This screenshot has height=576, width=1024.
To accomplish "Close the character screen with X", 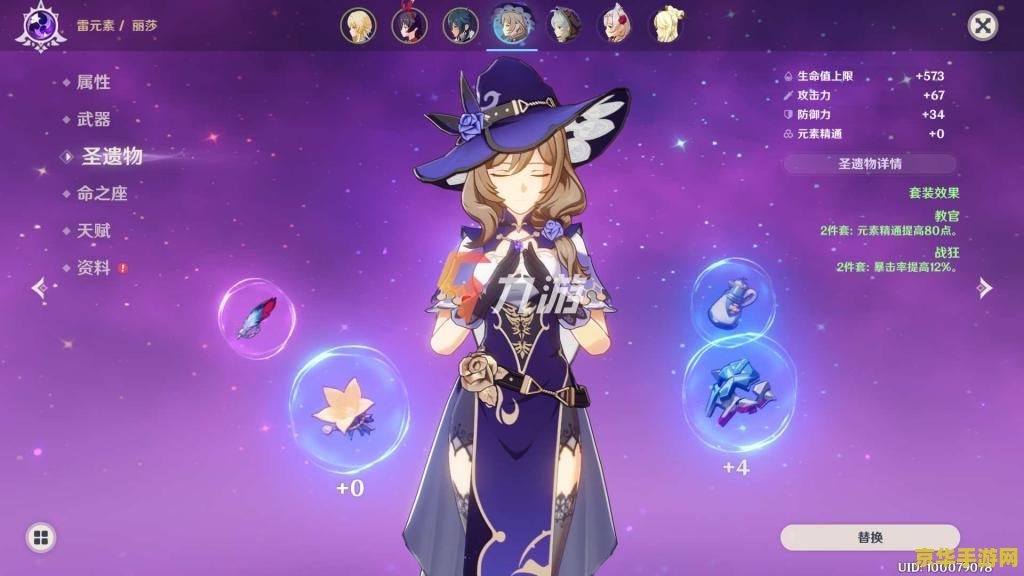I will click(x=983, y=26).
